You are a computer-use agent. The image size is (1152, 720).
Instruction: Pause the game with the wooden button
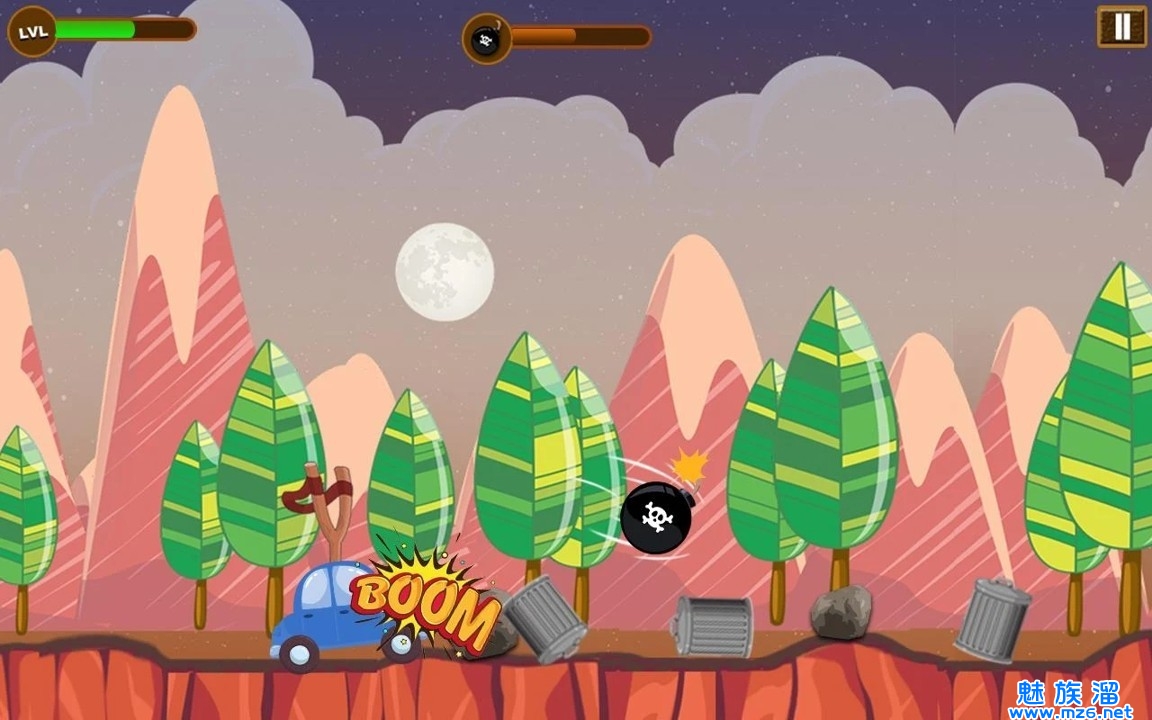click(1121, 27)
